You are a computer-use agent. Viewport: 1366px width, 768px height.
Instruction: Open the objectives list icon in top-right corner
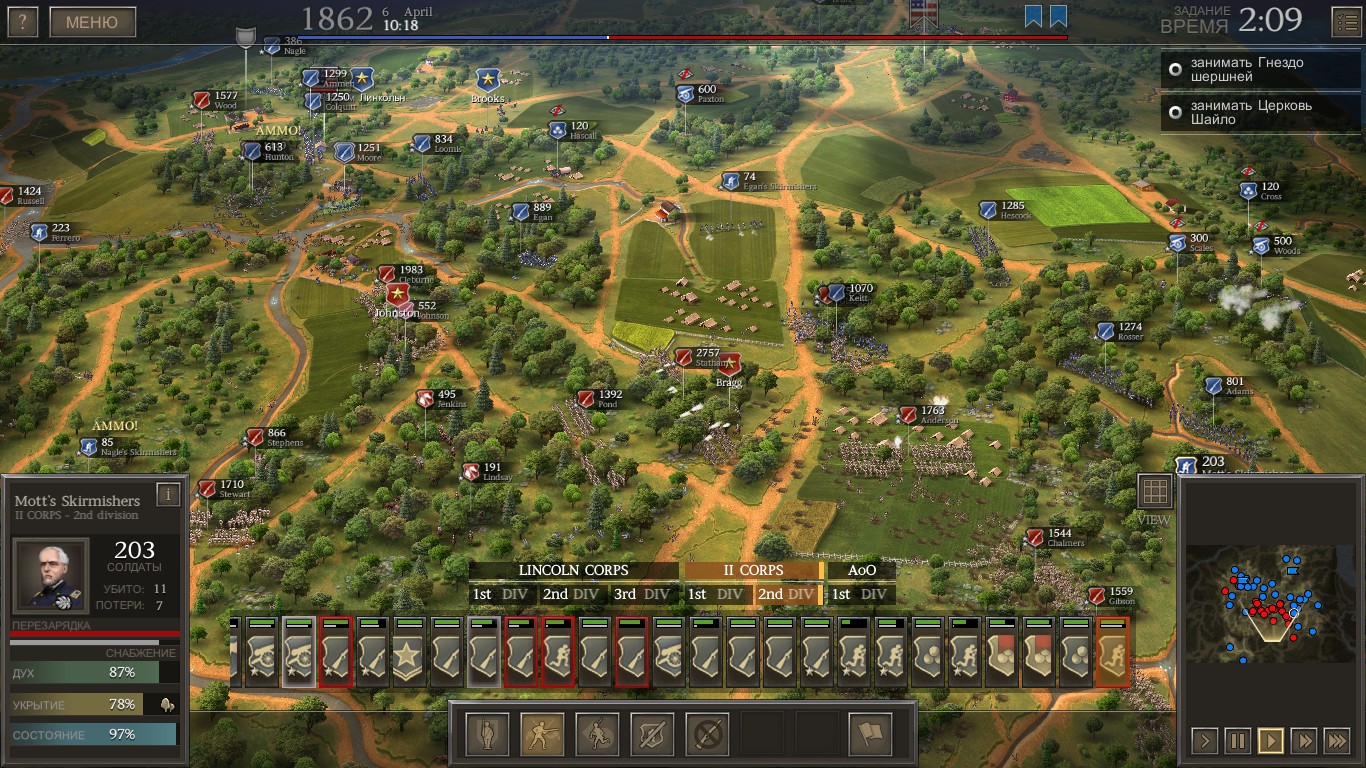(1345, 21)
